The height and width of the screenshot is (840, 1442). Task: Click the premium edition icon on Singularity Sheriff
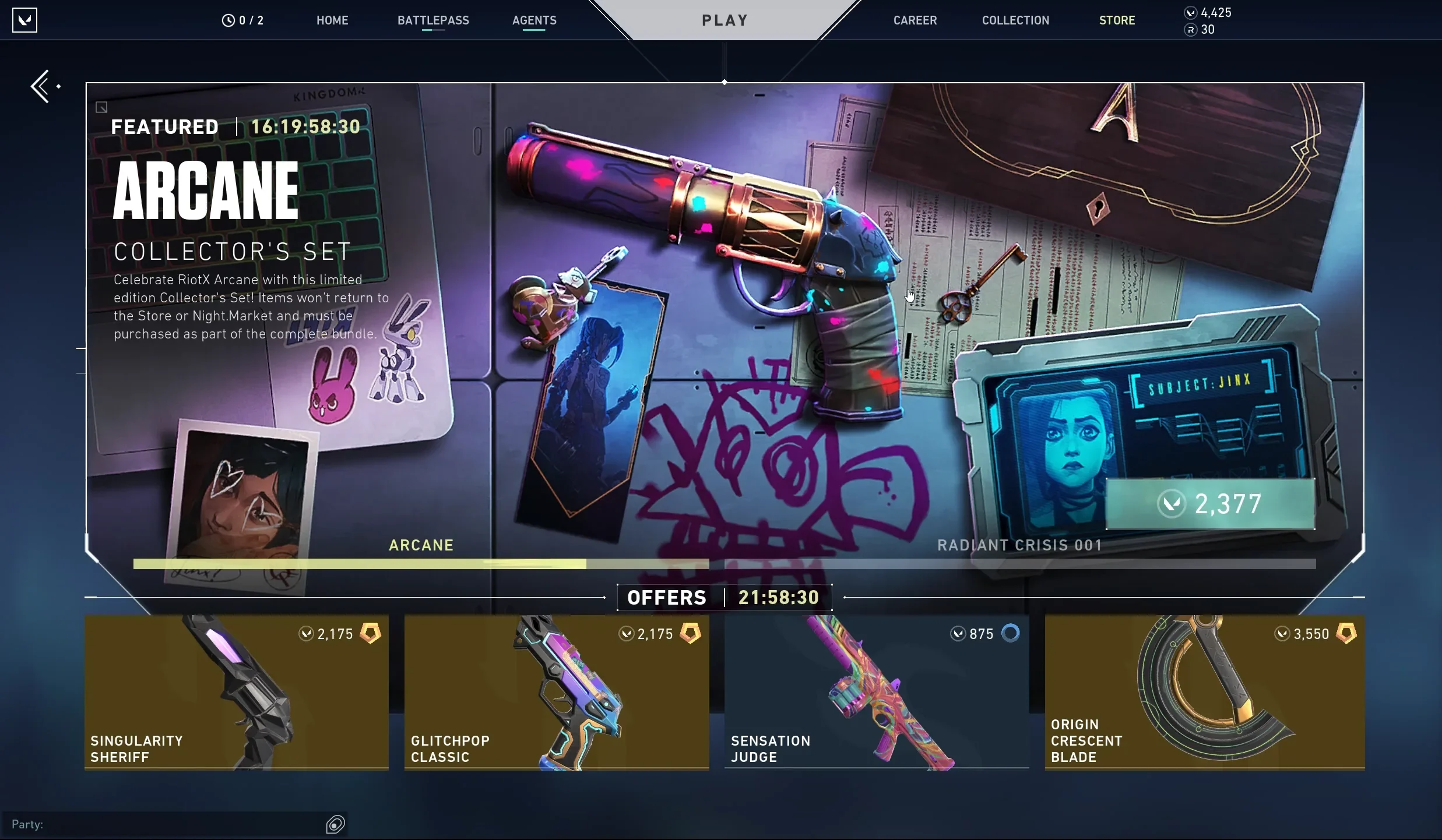pos(370,634)
